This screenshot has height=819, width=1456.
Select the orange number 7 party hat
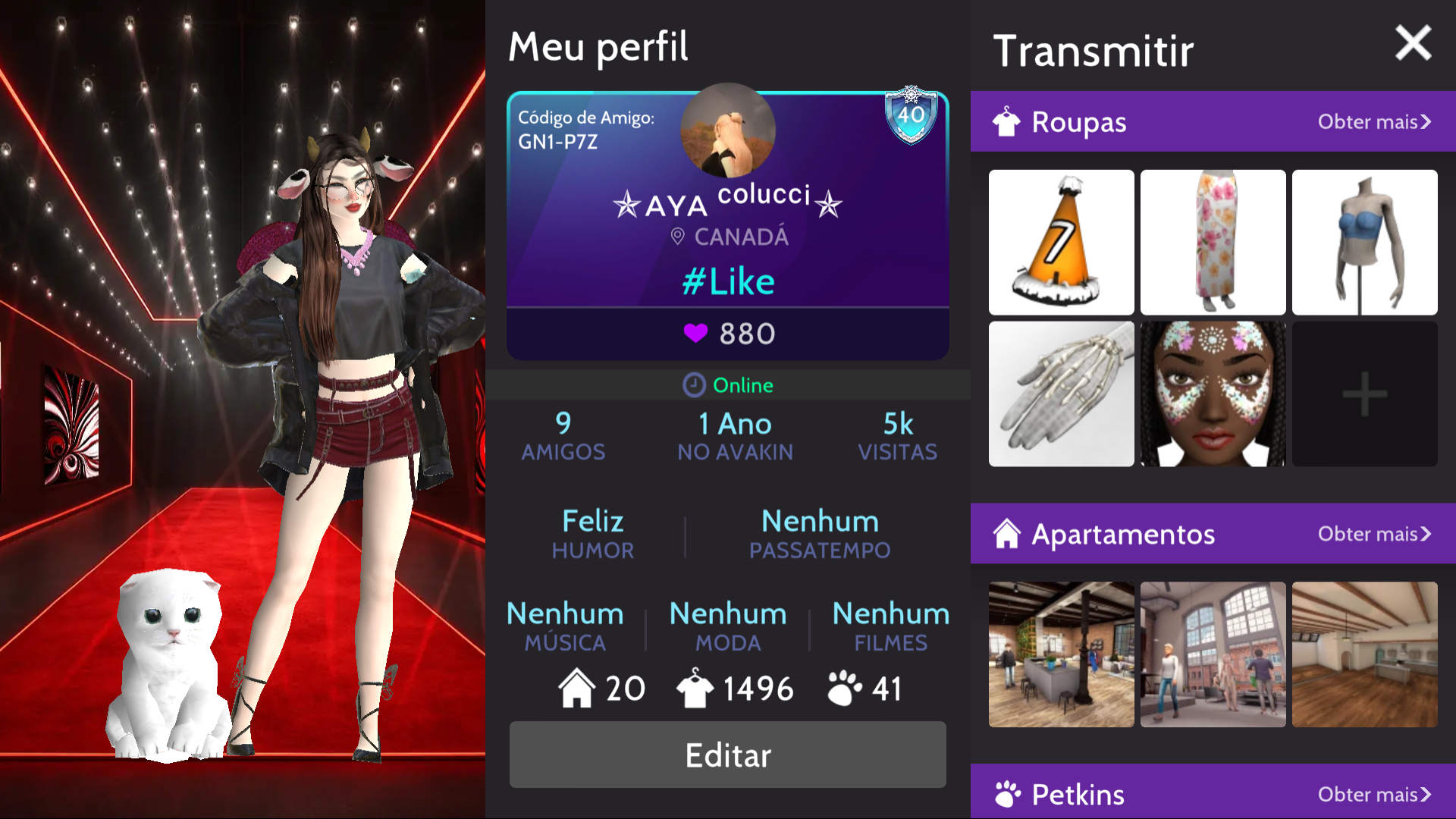point(1061,242)
